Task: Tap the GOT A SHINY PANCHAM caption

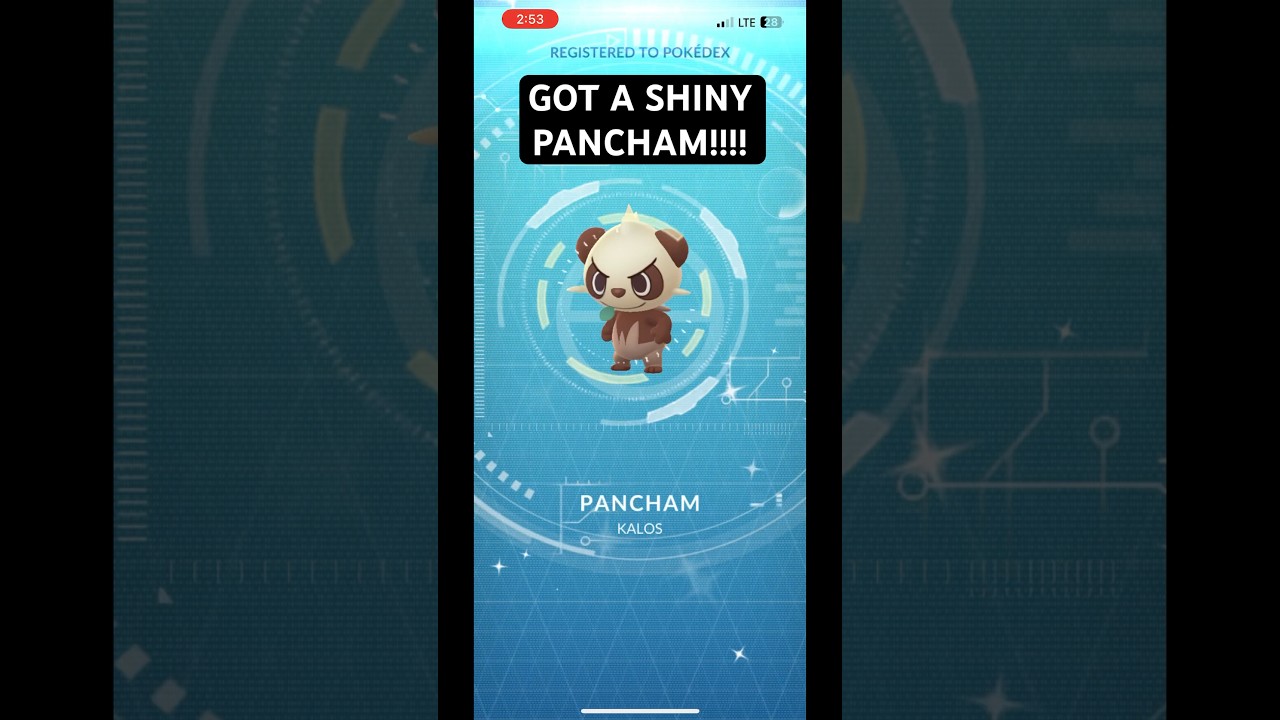Action: [641, 119]
